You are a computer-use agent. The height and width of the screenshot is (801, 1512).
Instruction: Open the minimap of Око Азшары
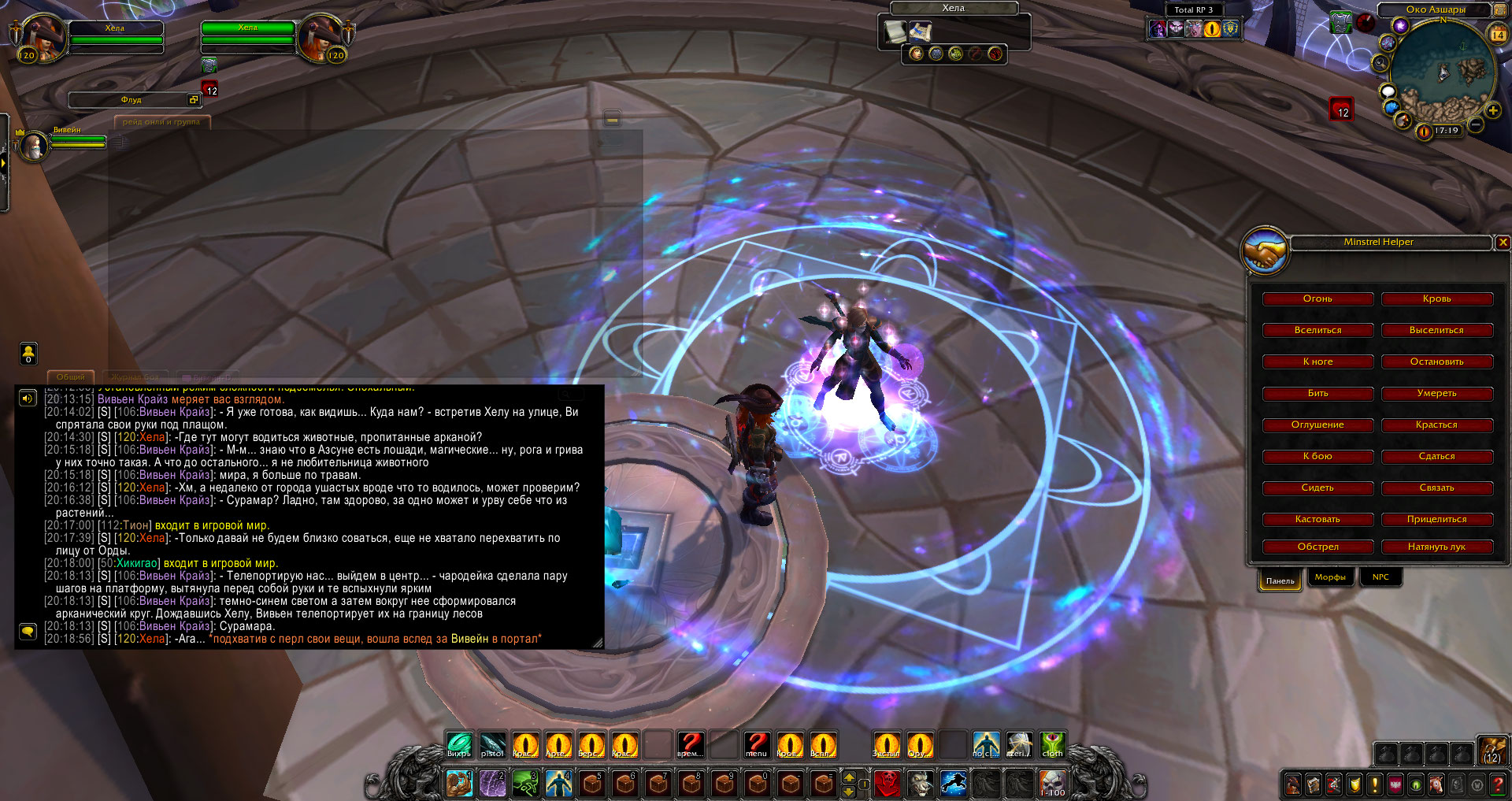pyautogui.click(x=1443, y=72)
